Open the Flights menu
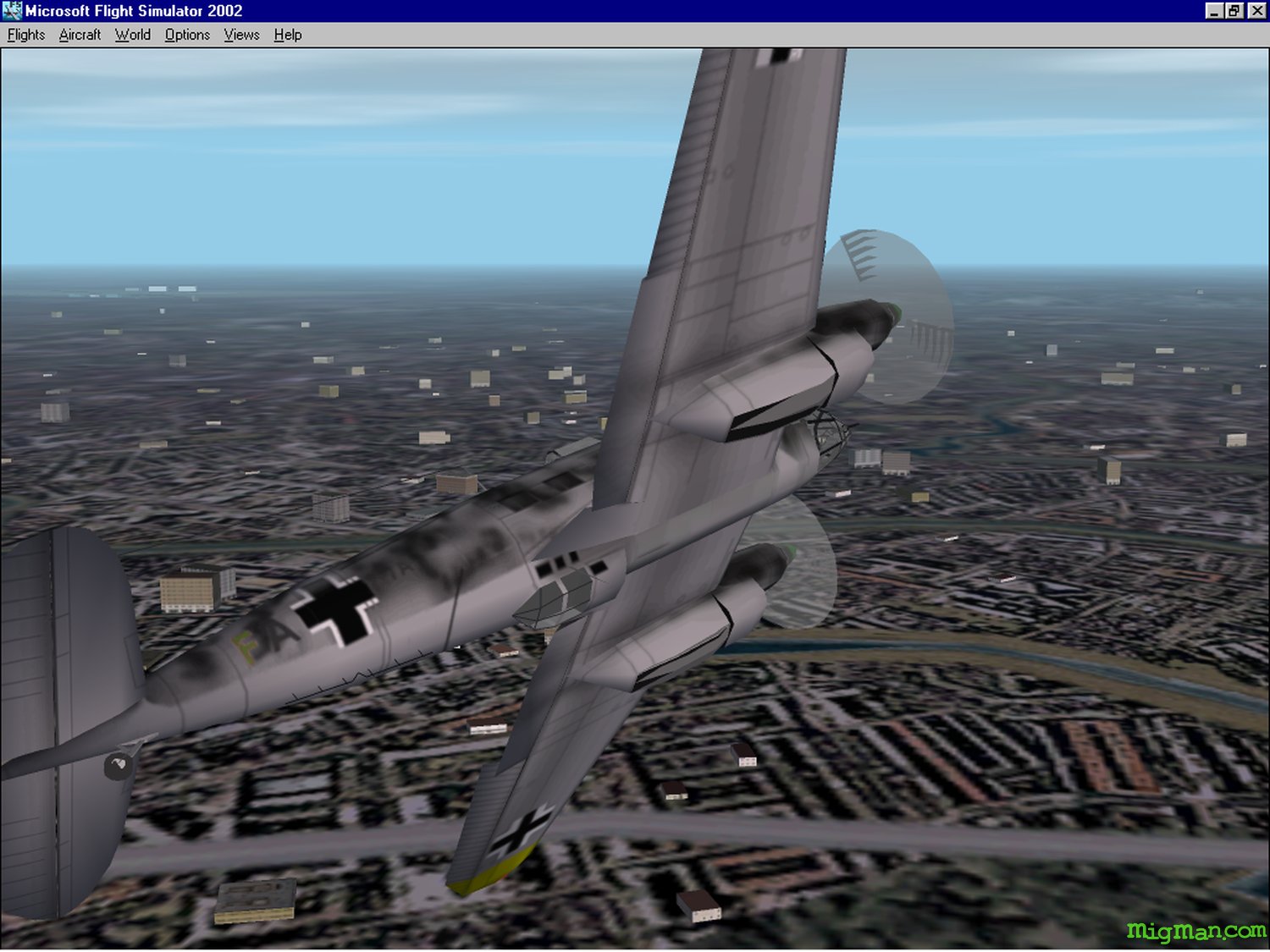 (x=26, y=35)
